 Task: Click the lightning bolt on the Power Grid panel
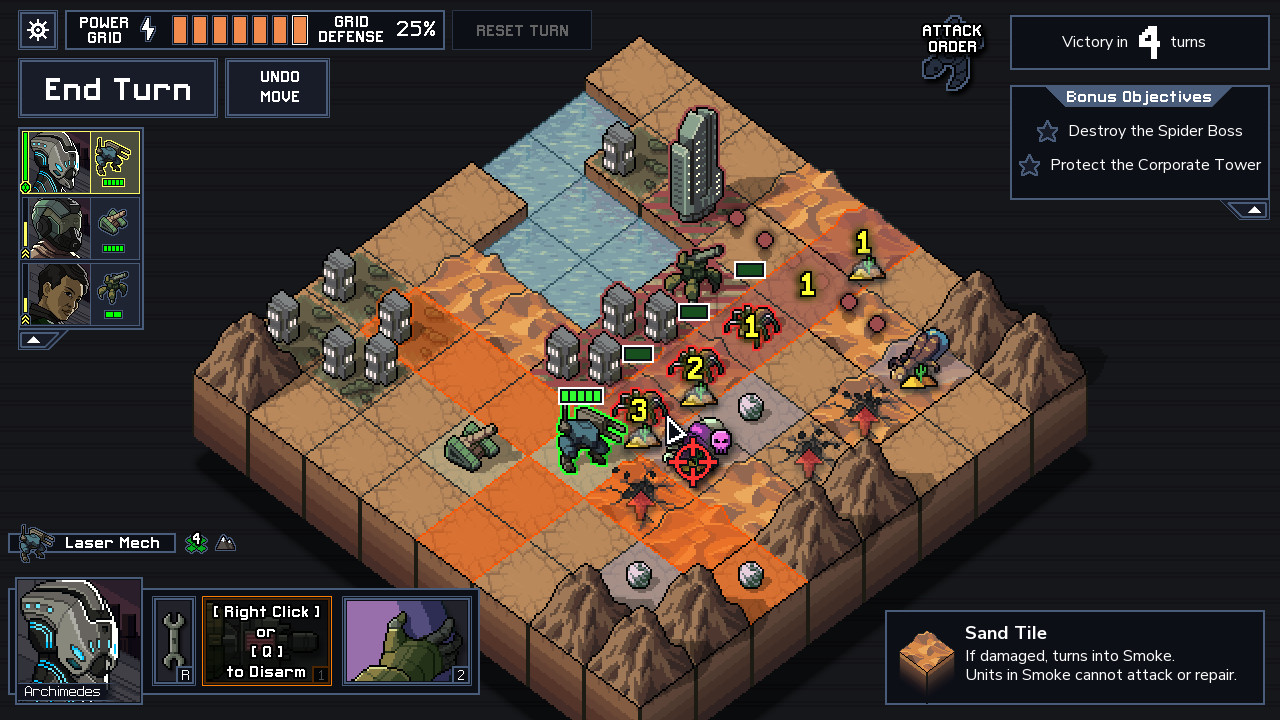(146, 29)
